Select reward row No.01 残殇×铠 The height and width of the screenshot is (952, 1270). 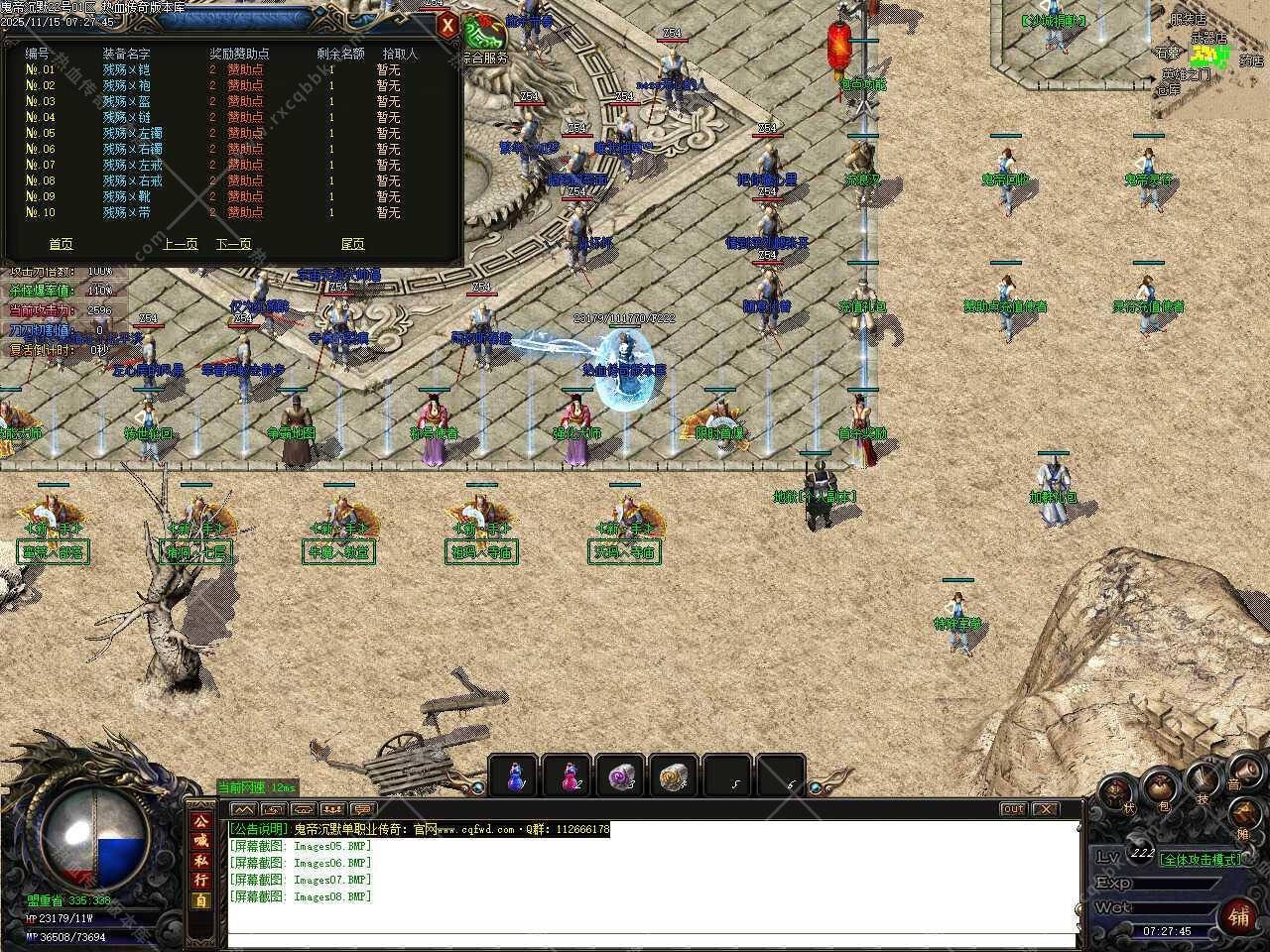(126, 69)
